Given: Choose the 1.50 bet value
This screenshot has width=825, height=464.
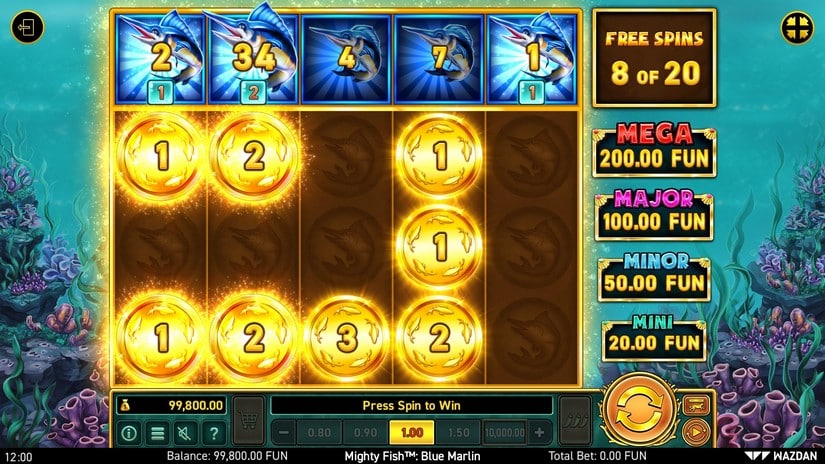Looking at the screenshot, I should pyautogui.click(x=456, y=433).
